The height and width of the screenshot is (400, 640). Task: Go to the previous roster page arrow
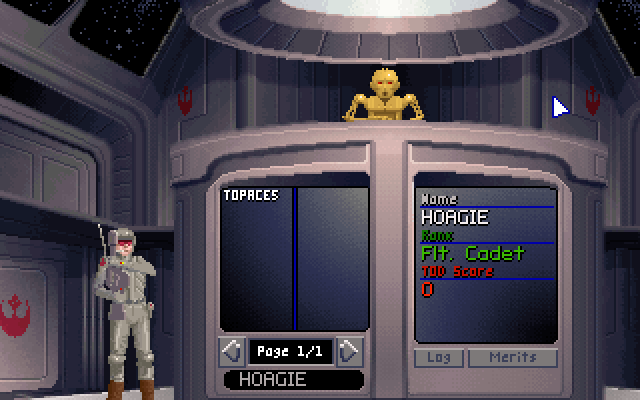(231, 351)
